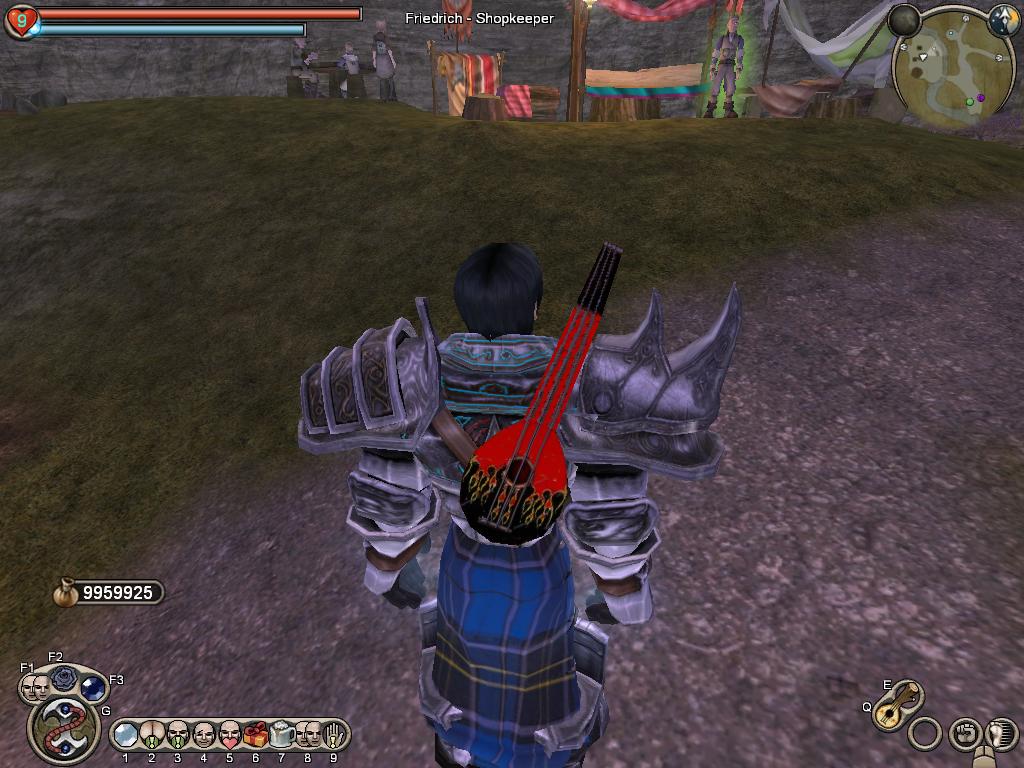The width and height of the screenshot is (1024, 768).
Task: Select the gift box in slot 6
Action: (x=255, y=735)
